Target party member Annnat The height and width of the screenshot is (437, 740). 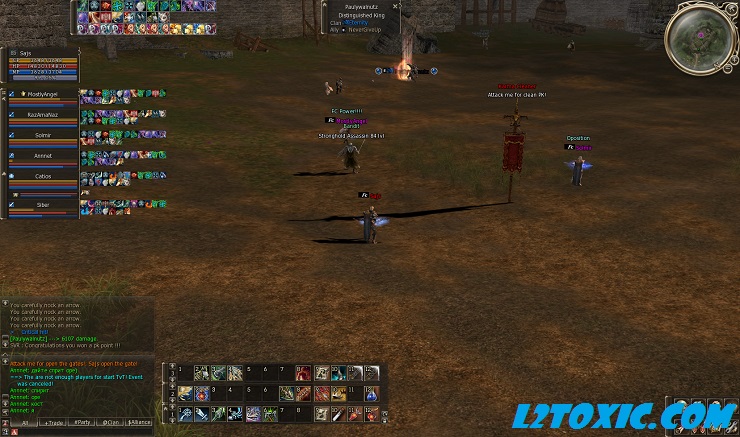point(42,156)
